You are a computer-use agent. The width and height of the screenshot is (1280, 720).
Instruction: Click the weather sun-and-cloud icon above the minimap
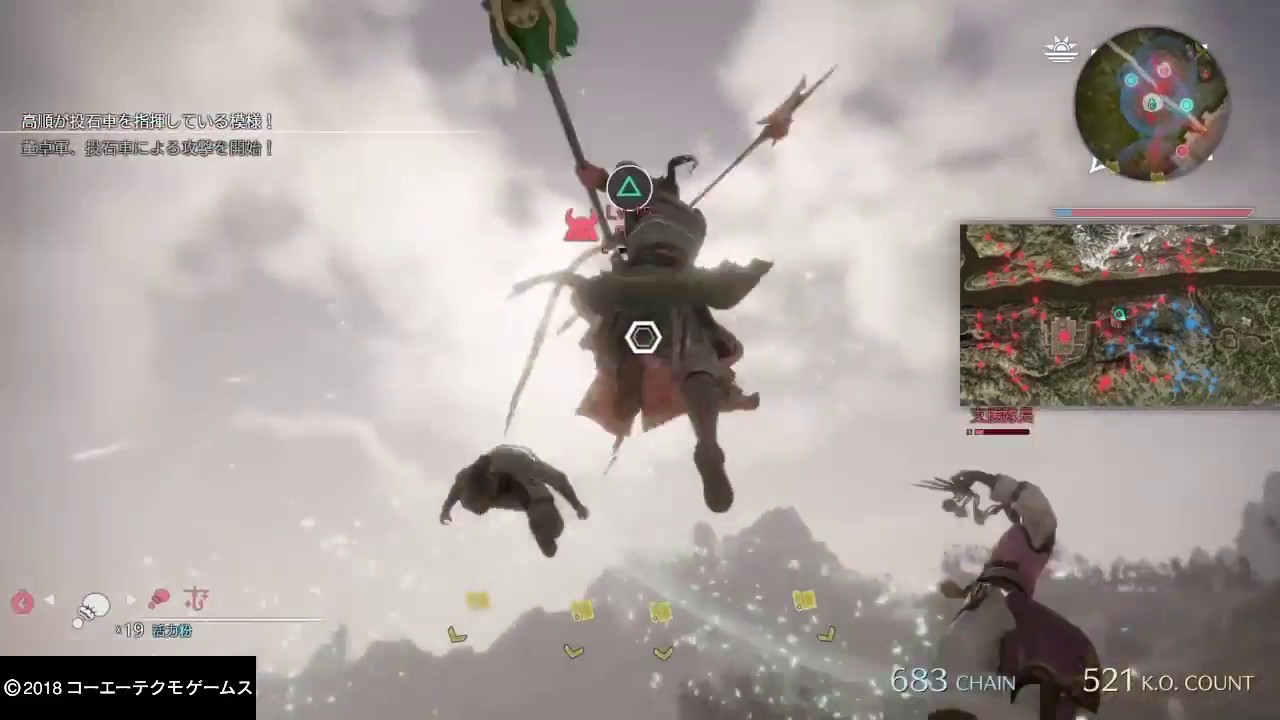1061,48
